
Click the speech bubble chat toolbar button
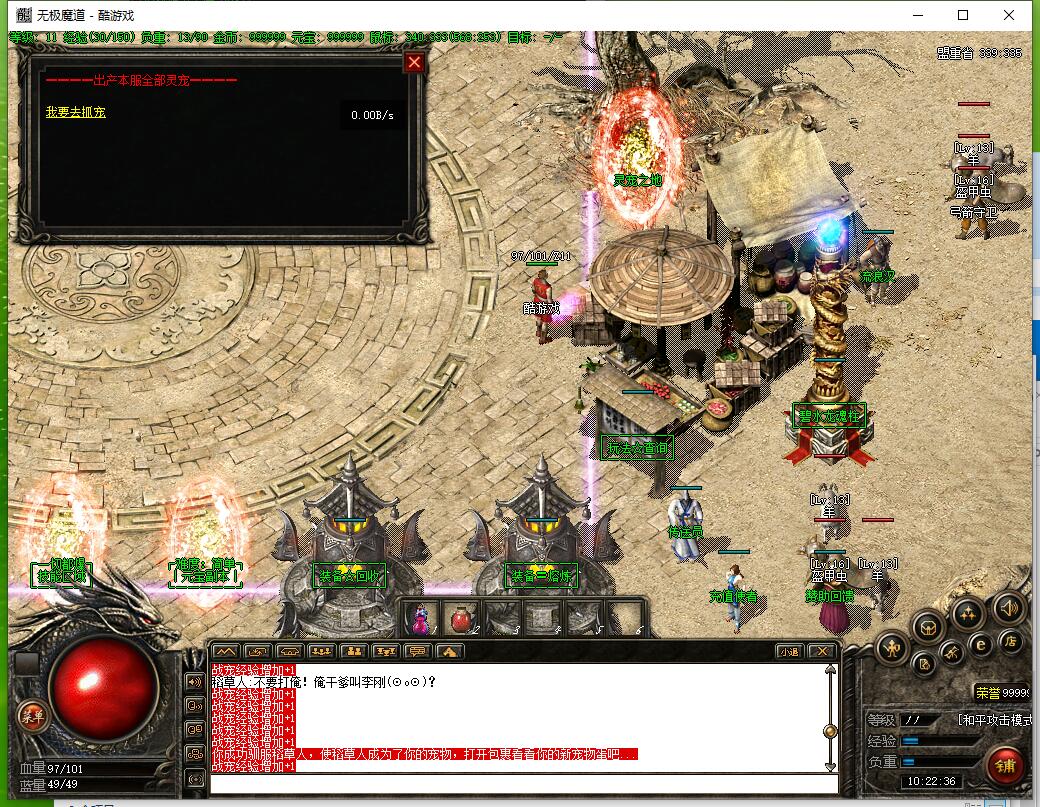tap(417, 651)
